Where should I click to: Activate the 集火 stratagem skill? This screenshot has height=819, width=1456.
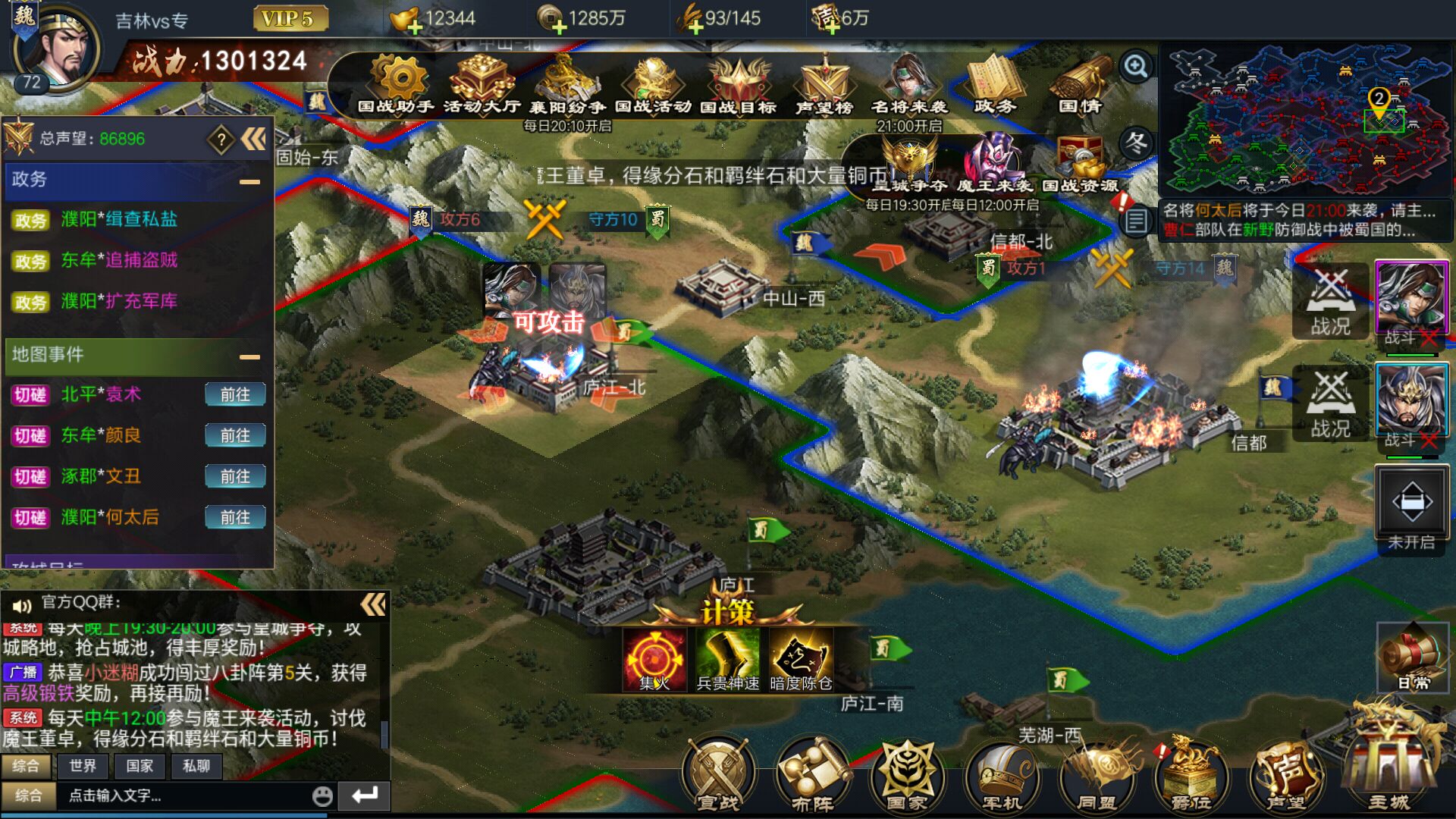tap(654, 658)
